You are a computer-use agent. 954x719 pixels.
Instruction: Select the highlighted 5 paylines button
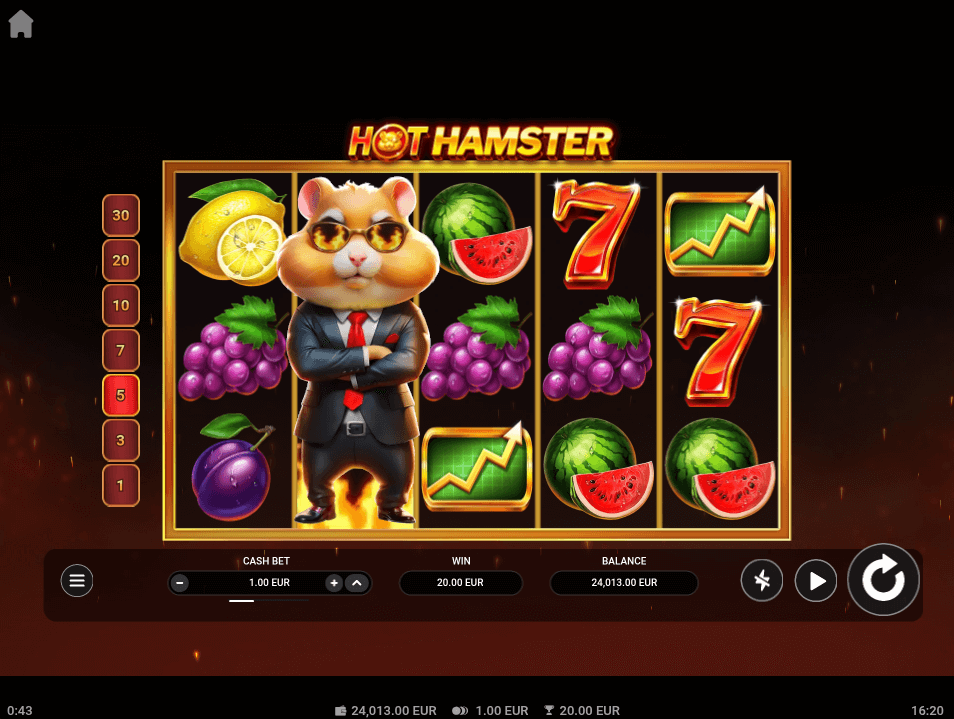click(x=121, y=395)
